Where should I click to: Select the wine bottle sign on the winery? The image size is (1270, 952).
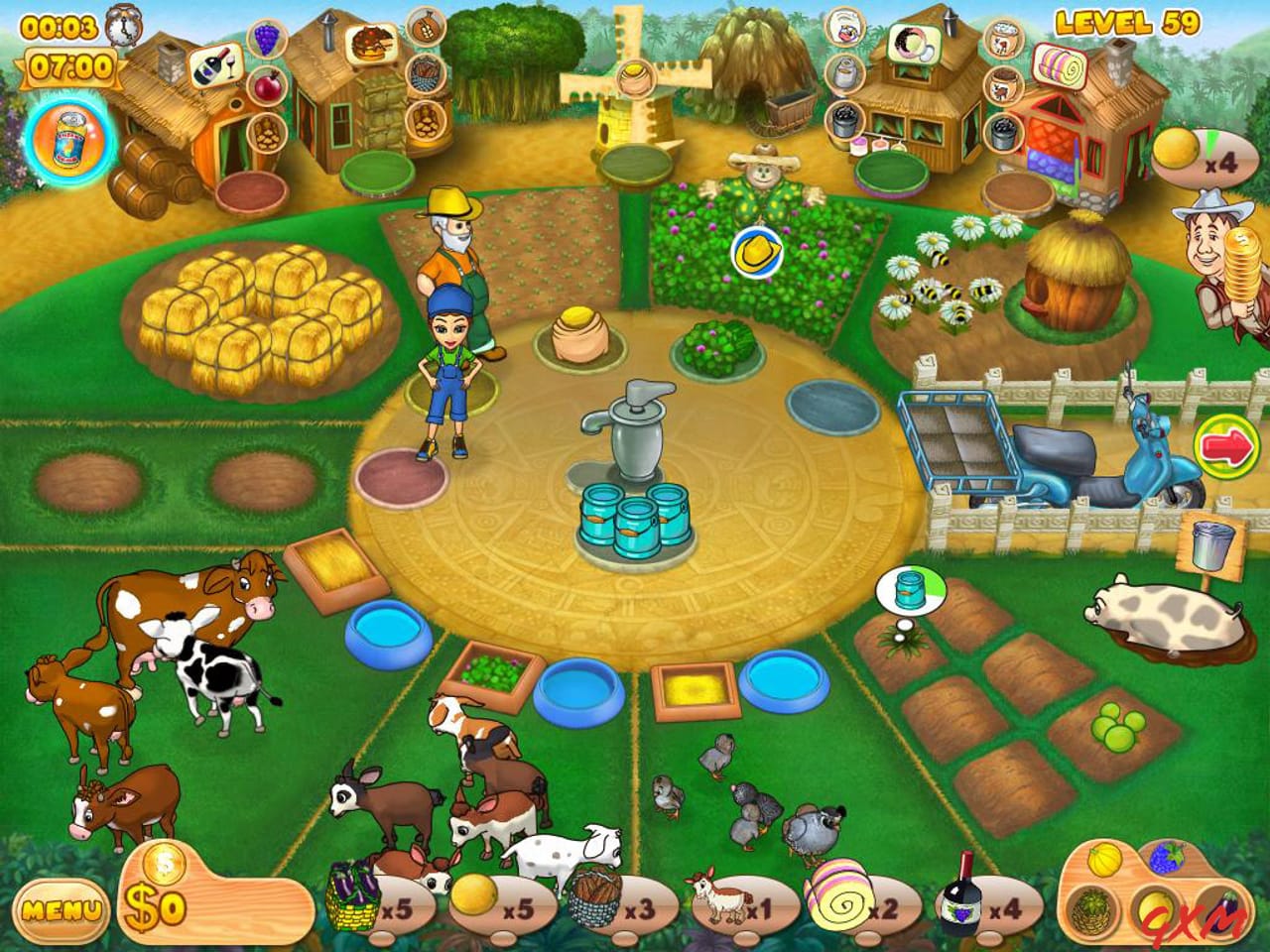[x=216, y=67]
